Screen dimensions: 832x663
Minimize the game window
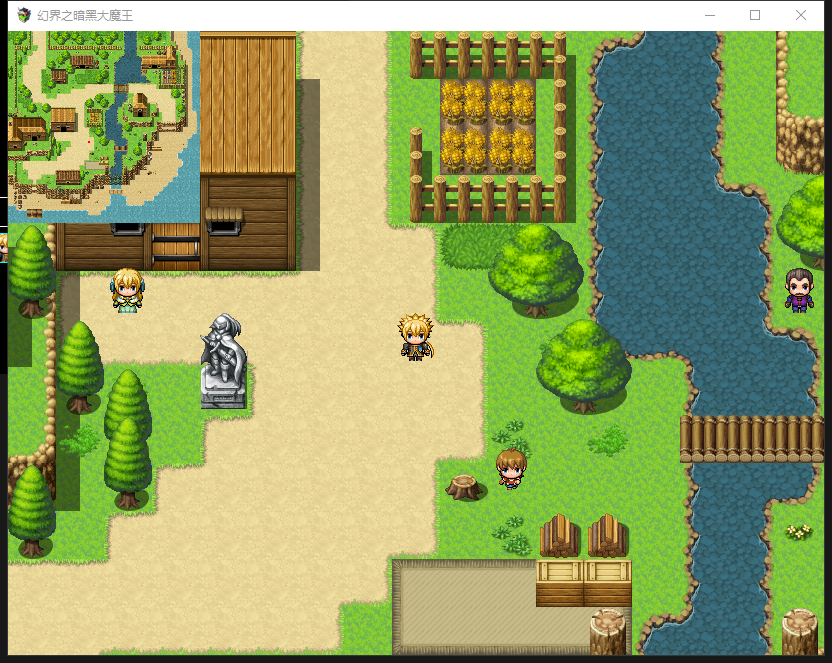pyautogui.click(x=710, y=15)
